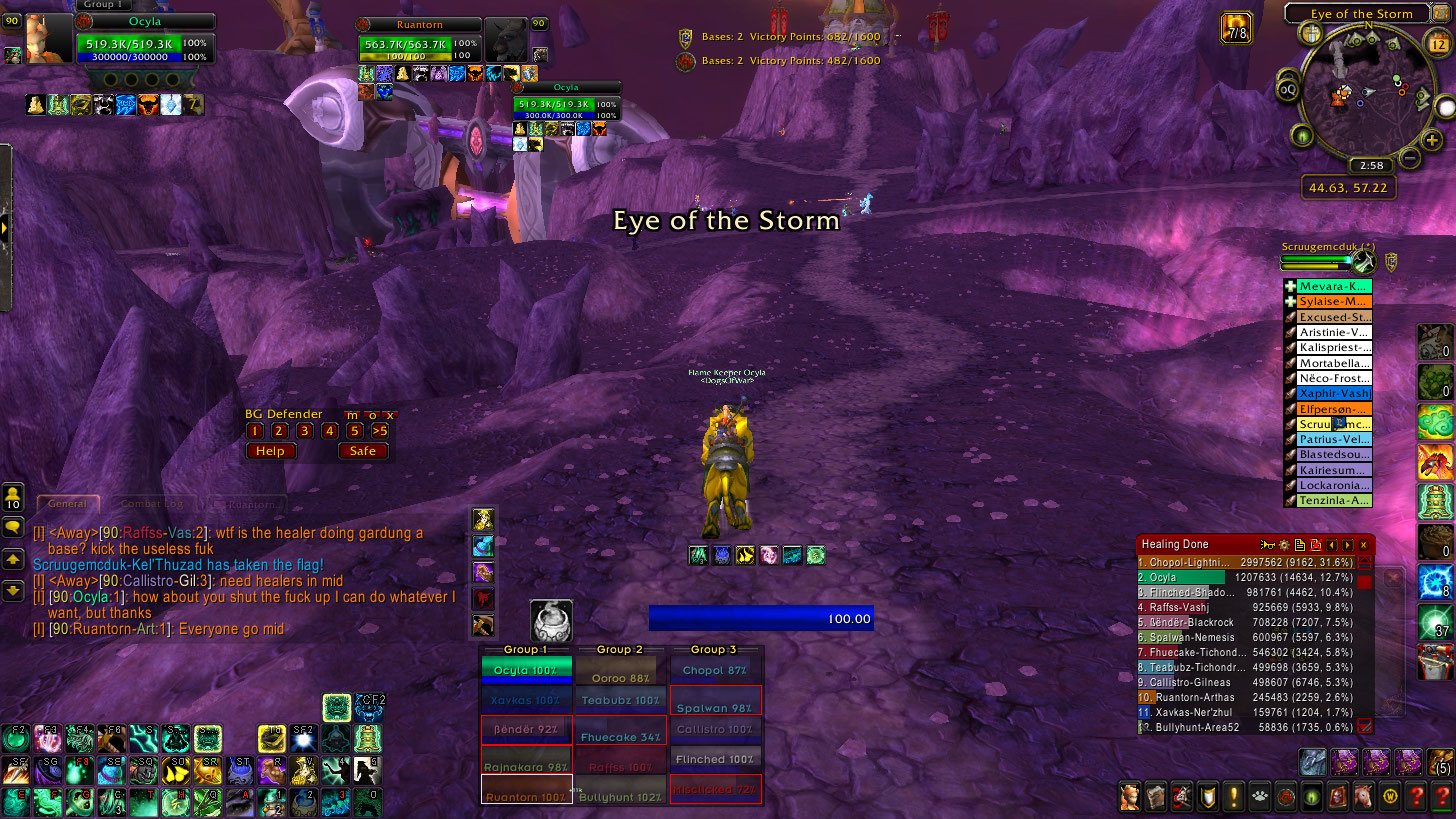
Task: Zoom out the minimap
Action: click(x=1408, y=158)
